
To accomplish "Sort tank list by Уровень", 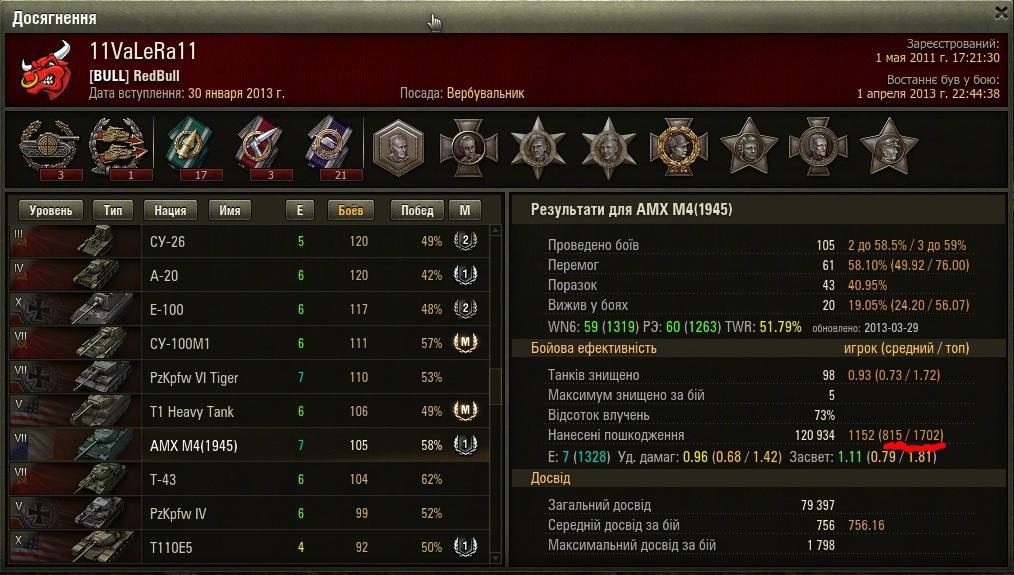I will coord(50,211).
